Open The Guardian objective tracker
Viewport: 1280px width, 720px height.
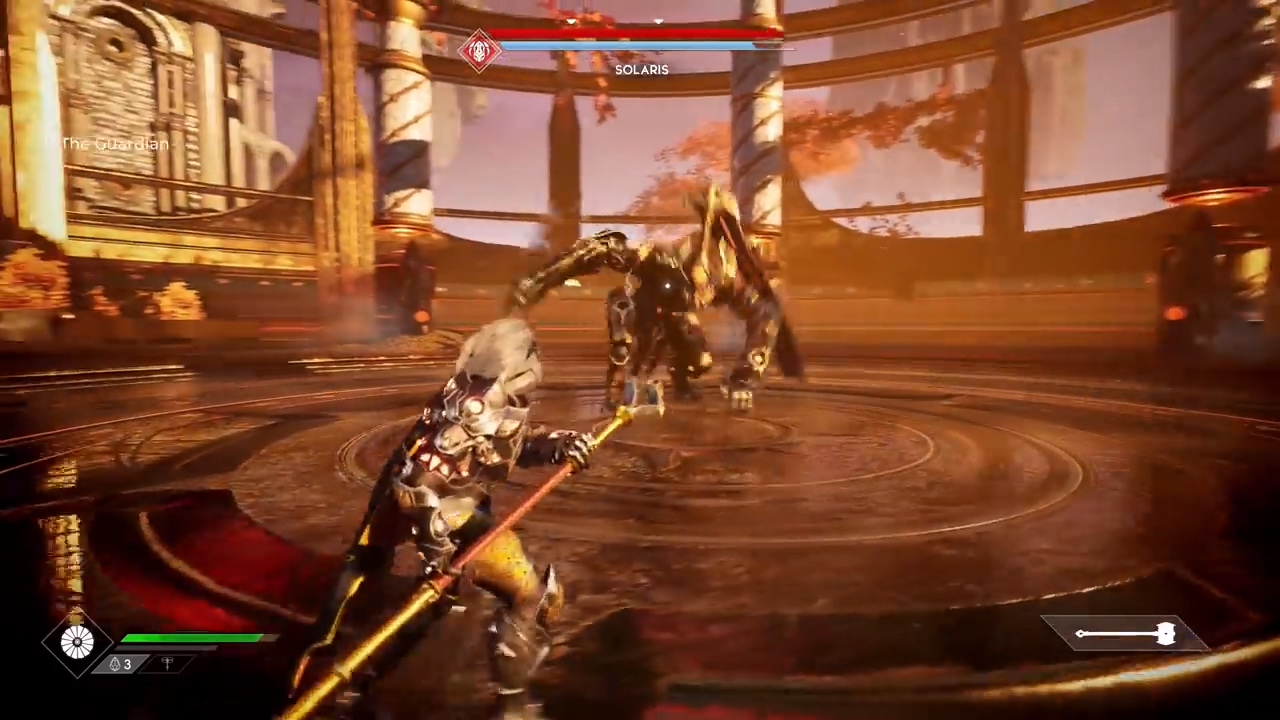coord(115,144)
